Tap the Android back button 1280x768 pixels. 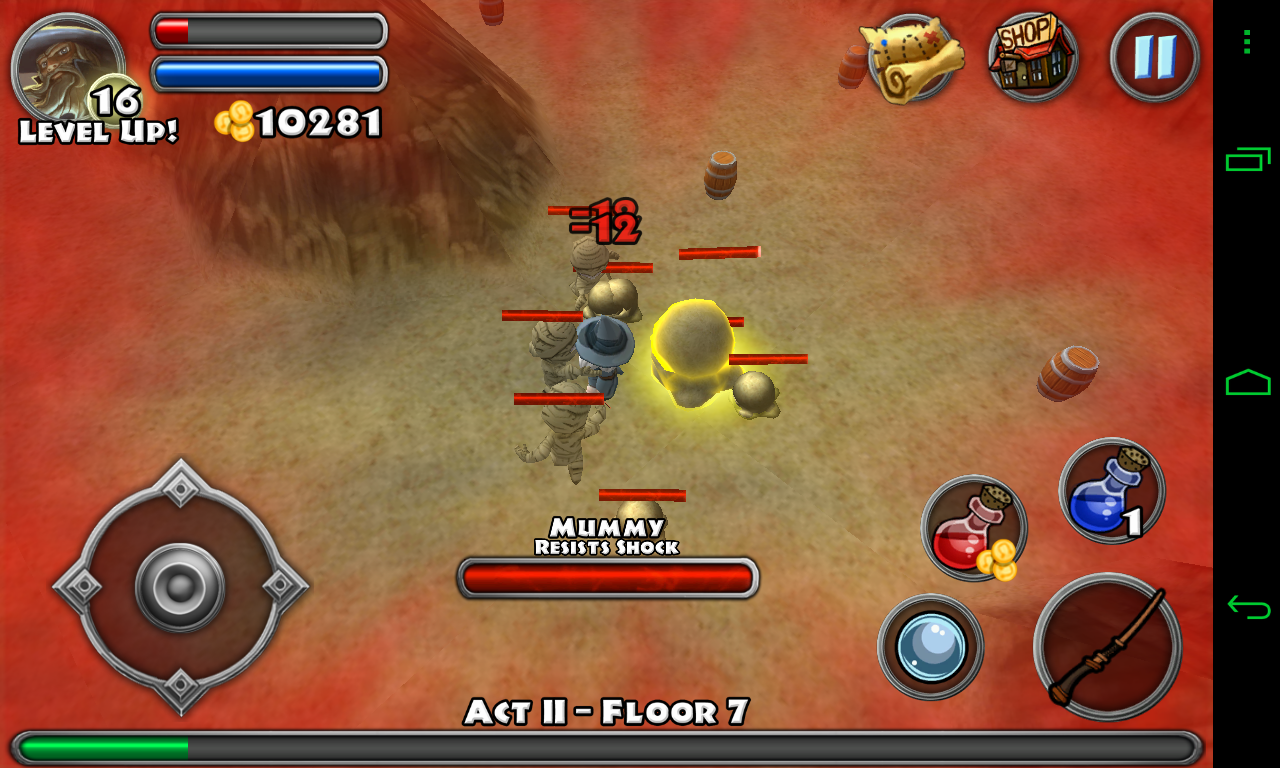tap(1248, 606)
